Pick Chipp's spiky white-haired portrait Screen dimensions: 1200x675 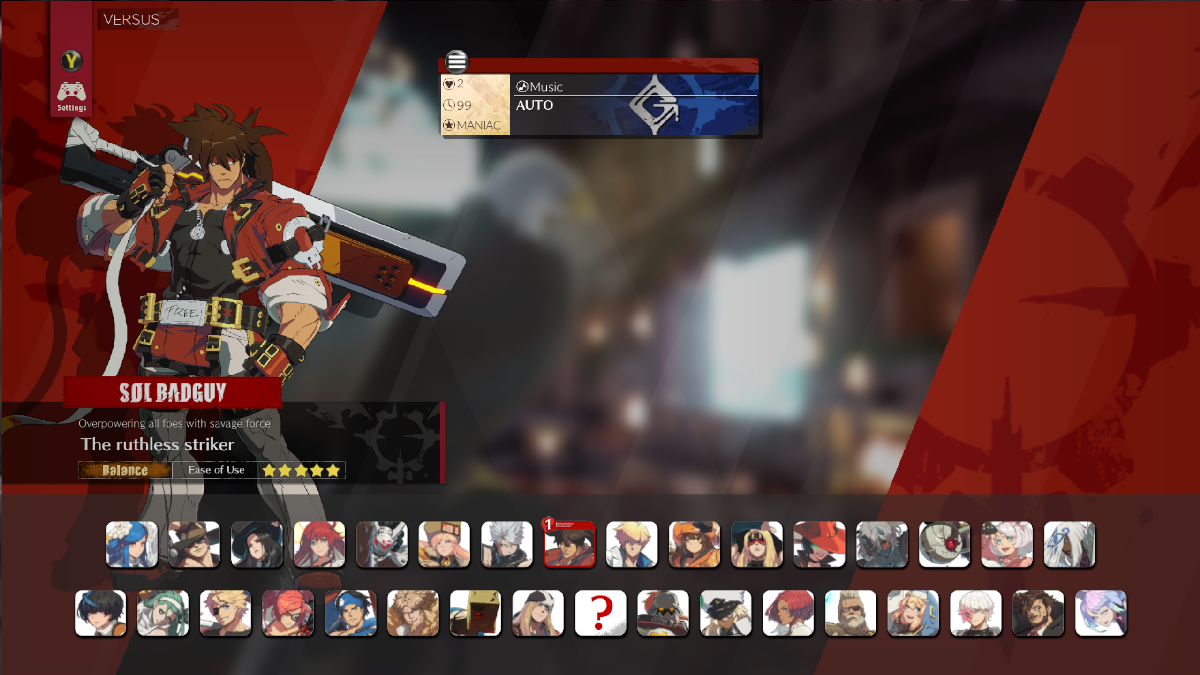click(507, 545)
